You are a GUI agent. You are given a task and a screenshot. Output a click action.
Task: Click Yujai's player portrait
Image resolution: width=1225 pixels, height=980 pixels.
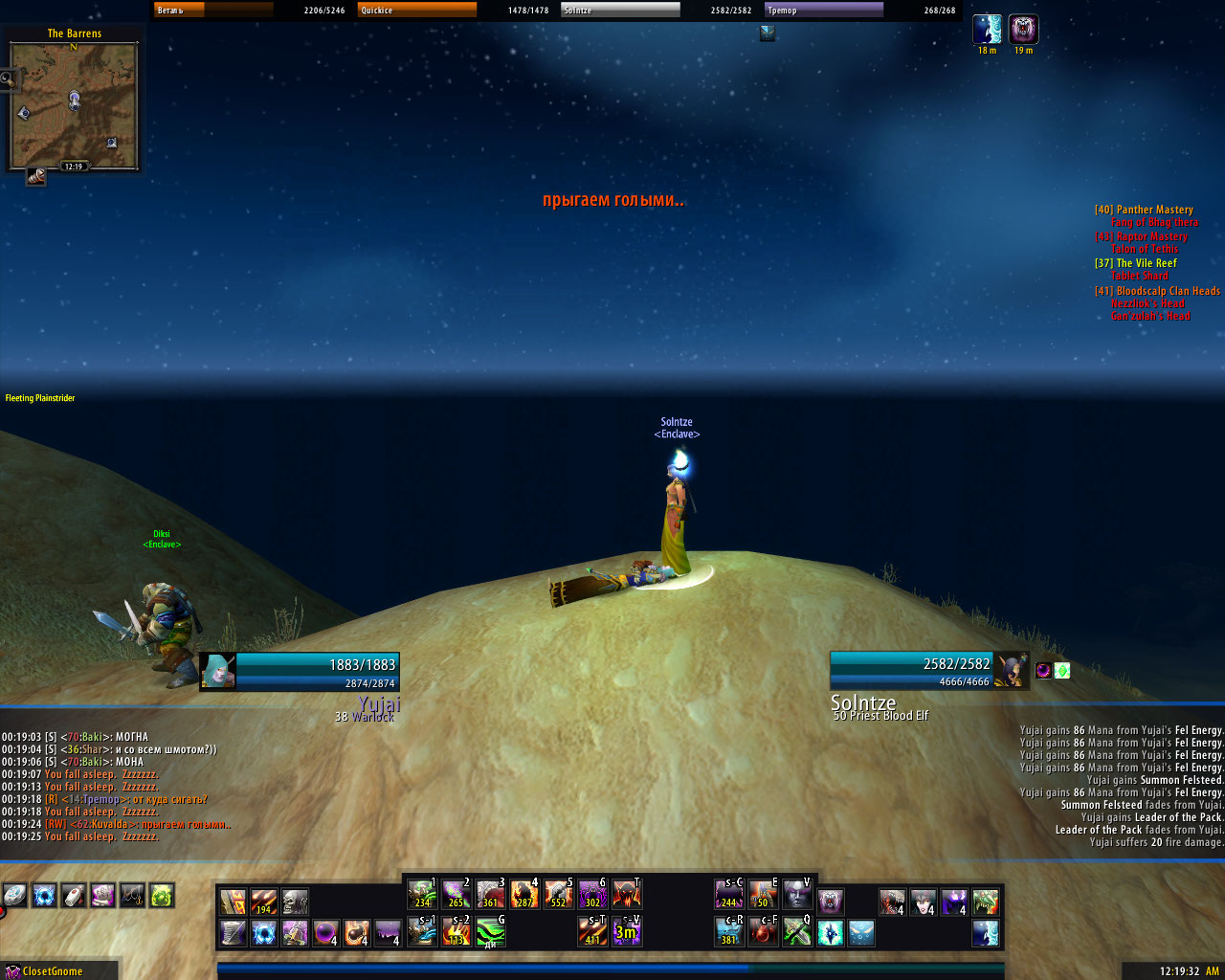click(218, 671)
